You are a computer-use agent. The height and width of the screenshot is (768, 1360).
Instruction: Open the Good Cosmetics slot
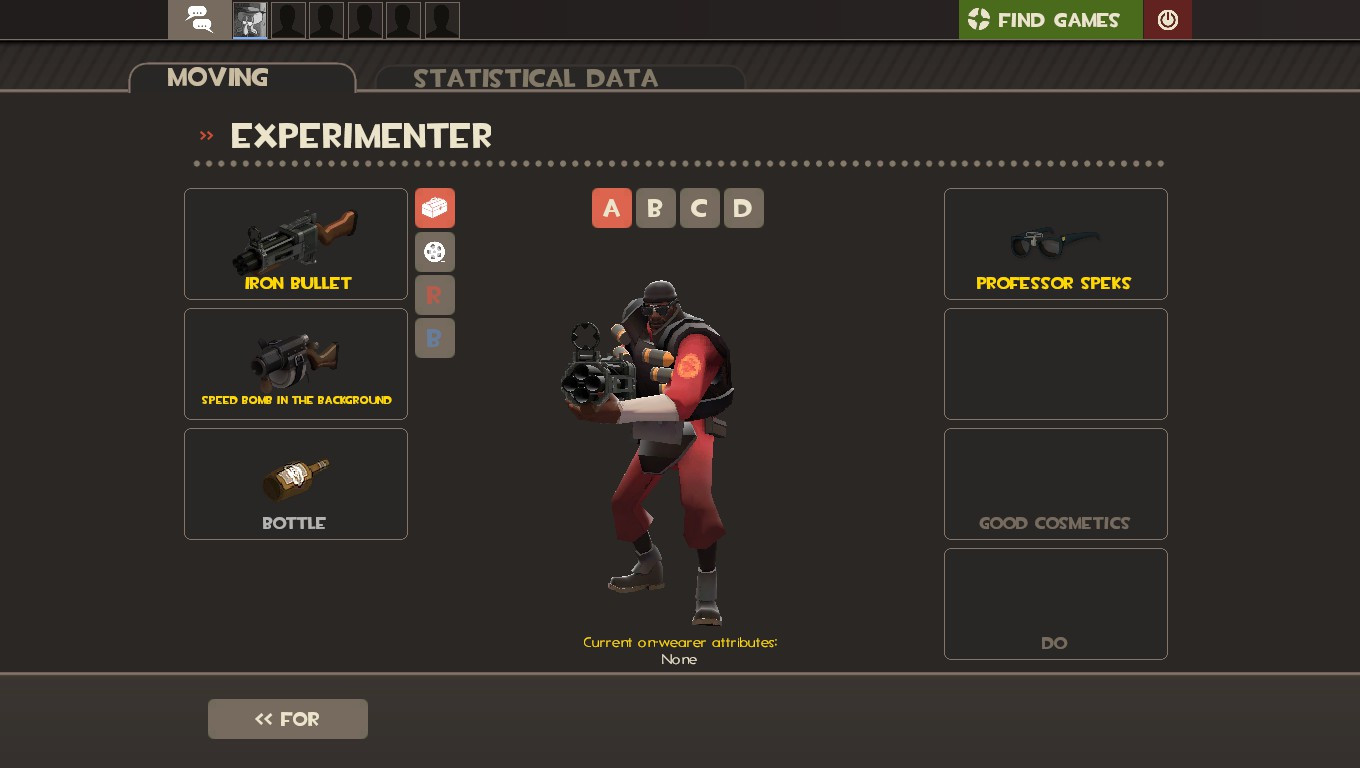pos(1056,484)
